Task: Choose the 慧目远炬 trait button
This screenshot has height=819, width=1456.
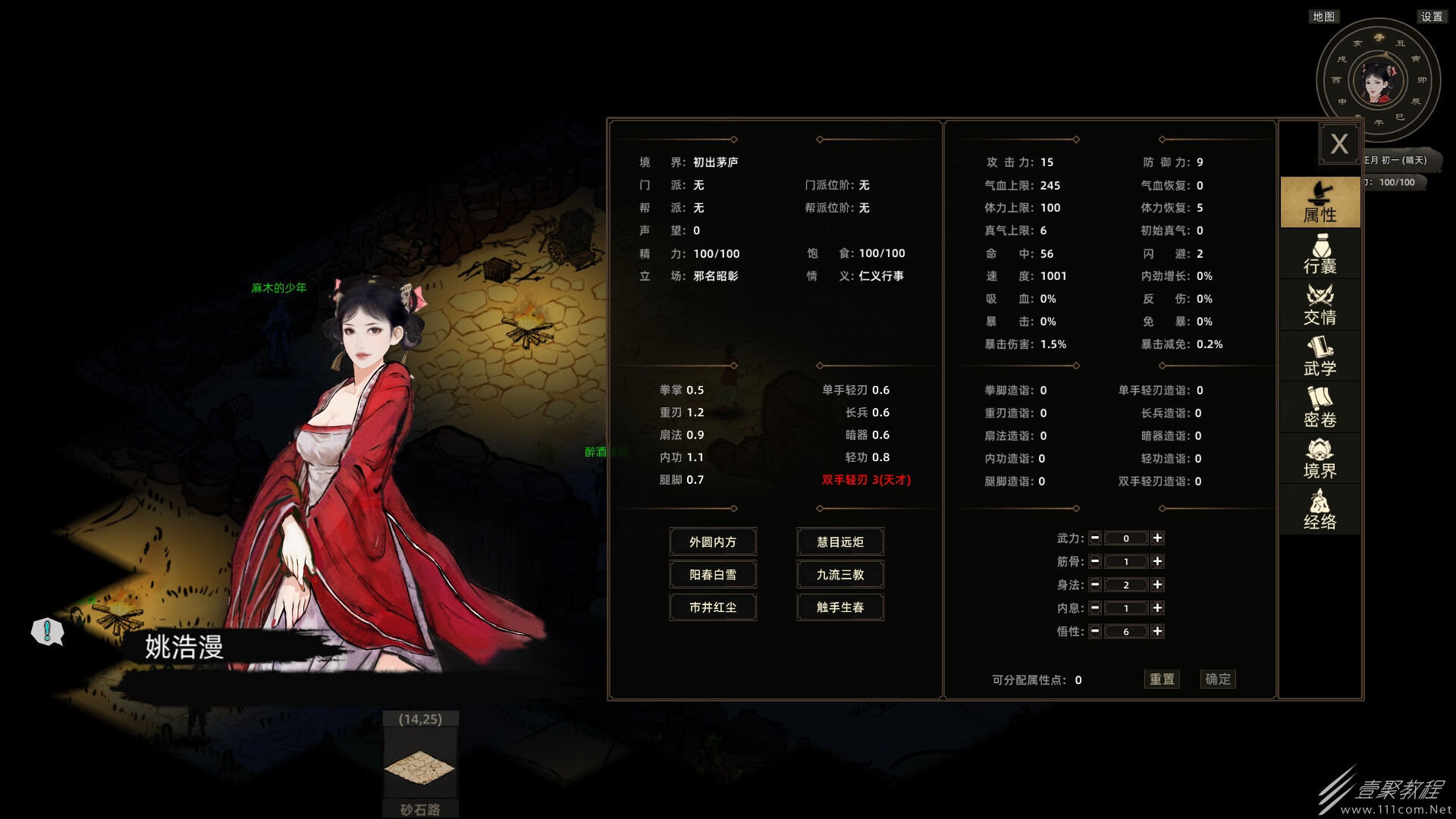Action: pos(840,542)
